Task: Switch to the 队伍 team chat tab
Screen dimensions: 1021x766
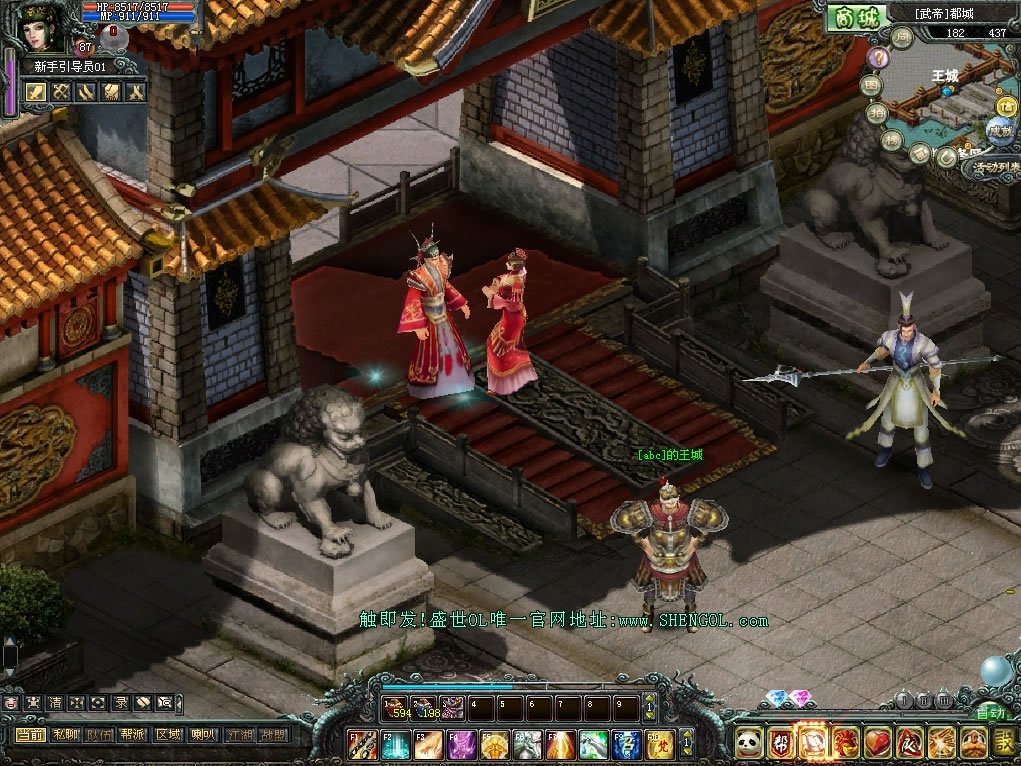Action: [100, 735]
